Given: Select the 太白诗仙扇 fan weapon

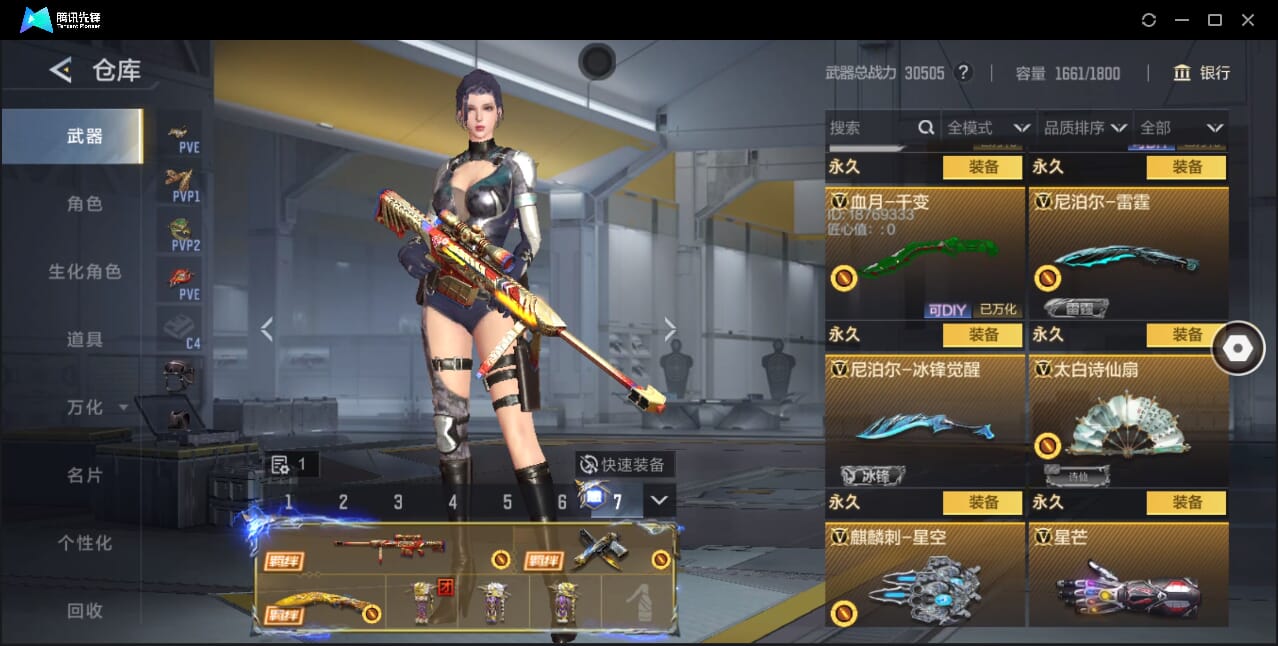Looking at the screenshot, I should tap(1128, 421).
